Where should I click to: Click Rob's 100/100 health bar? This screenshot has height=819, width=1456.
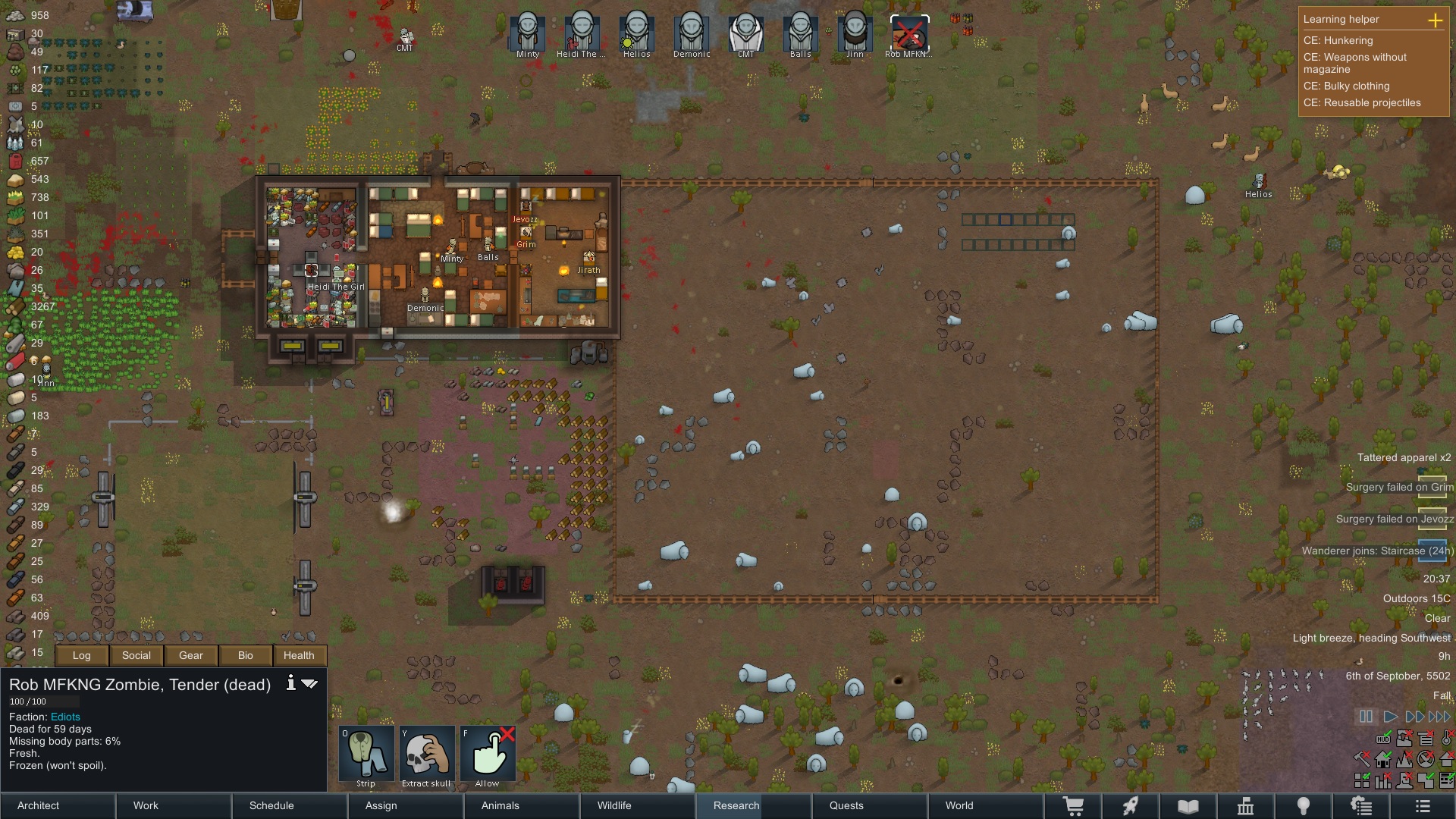tap(43, 701)
